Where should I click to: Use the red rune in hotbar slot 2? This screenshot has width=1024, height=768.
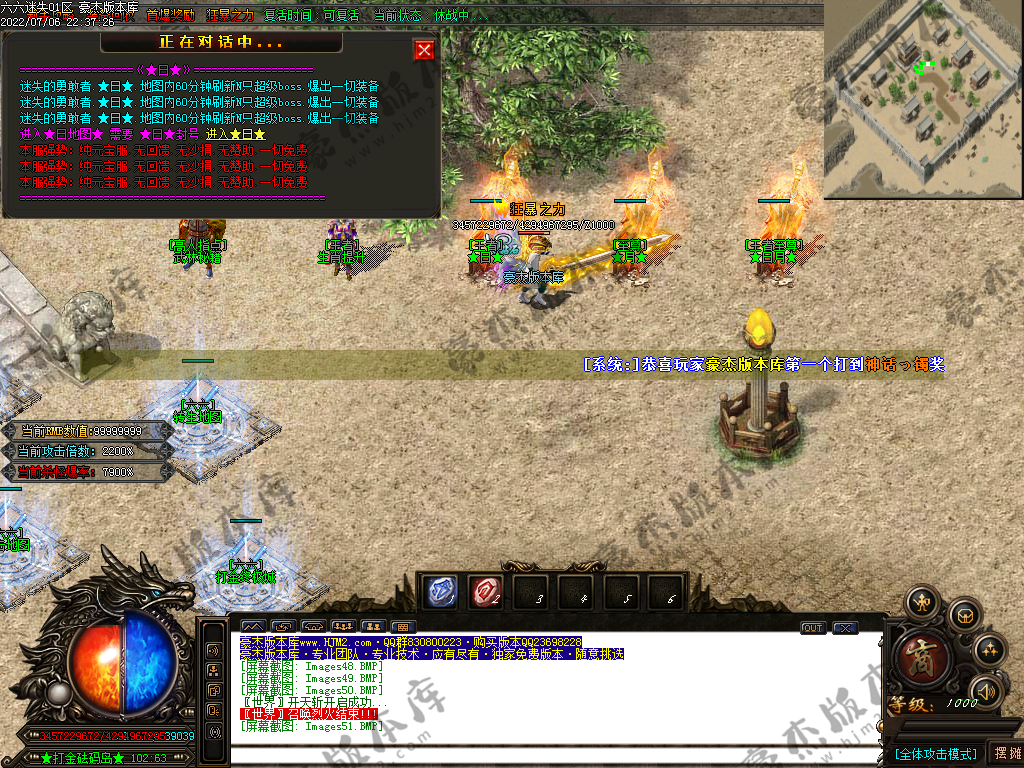[x=484, y=592]
